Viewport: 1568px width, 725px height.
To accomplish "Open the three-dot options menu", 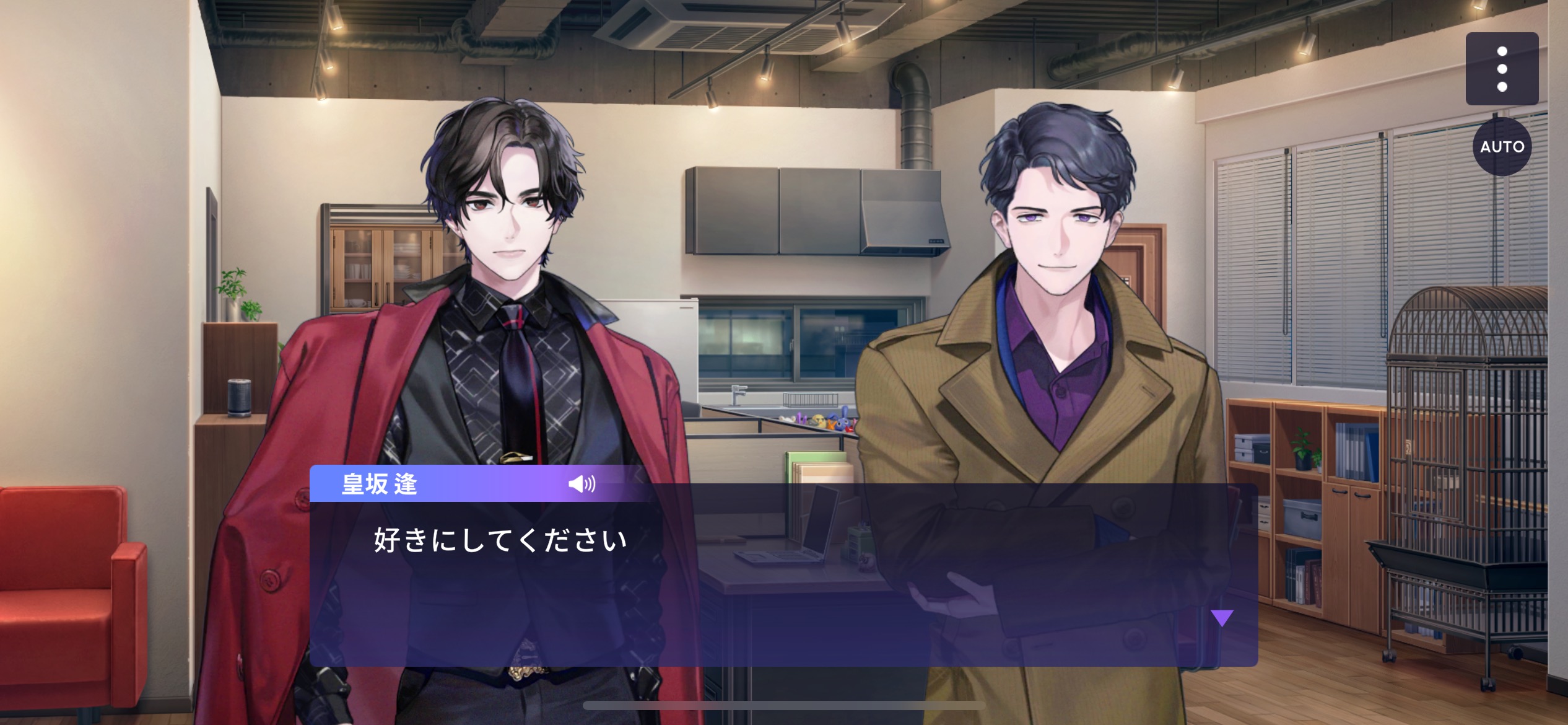I will click(1501, 69).
